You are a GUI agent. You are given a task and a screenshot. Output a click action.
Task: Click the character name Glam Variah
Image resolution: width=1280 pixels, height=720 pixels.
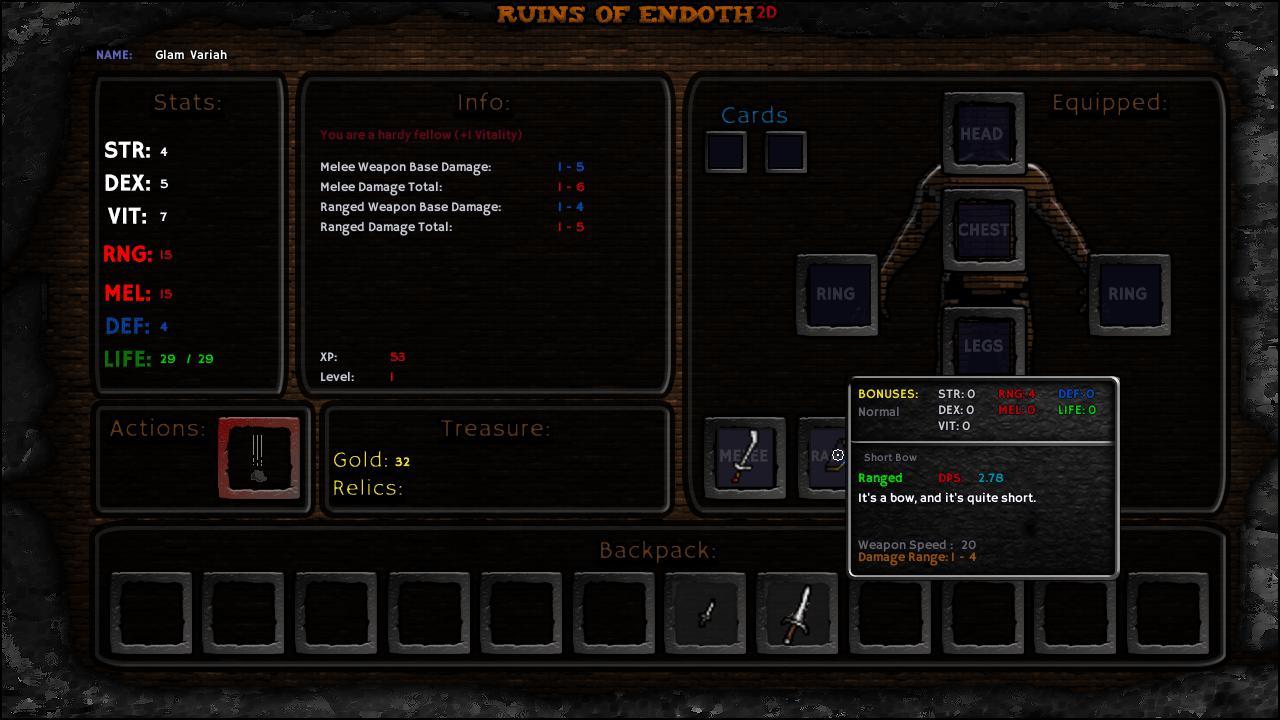(191, 55)
